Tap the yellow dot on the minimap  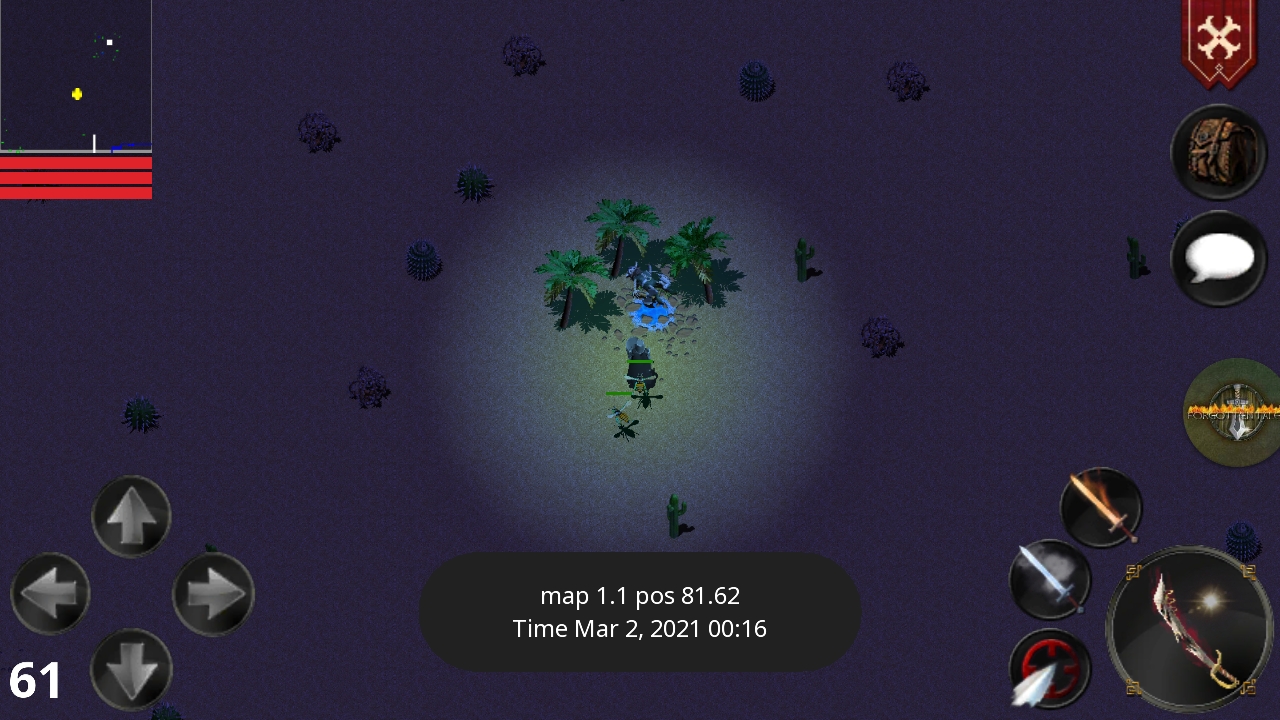point(77,94)
